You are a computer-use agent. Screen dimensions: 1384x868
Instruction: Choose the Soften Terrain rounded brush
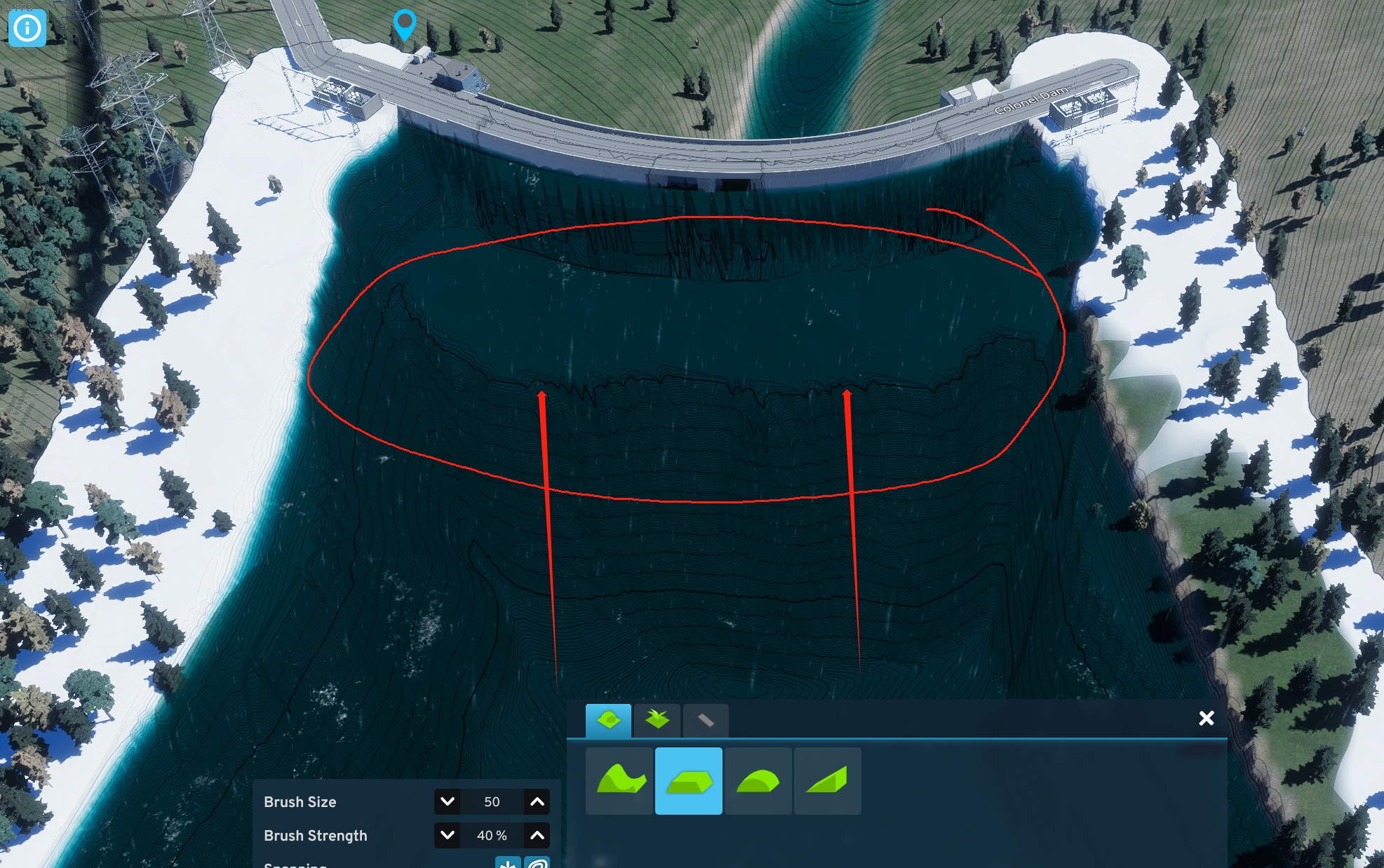pos(758,781)
